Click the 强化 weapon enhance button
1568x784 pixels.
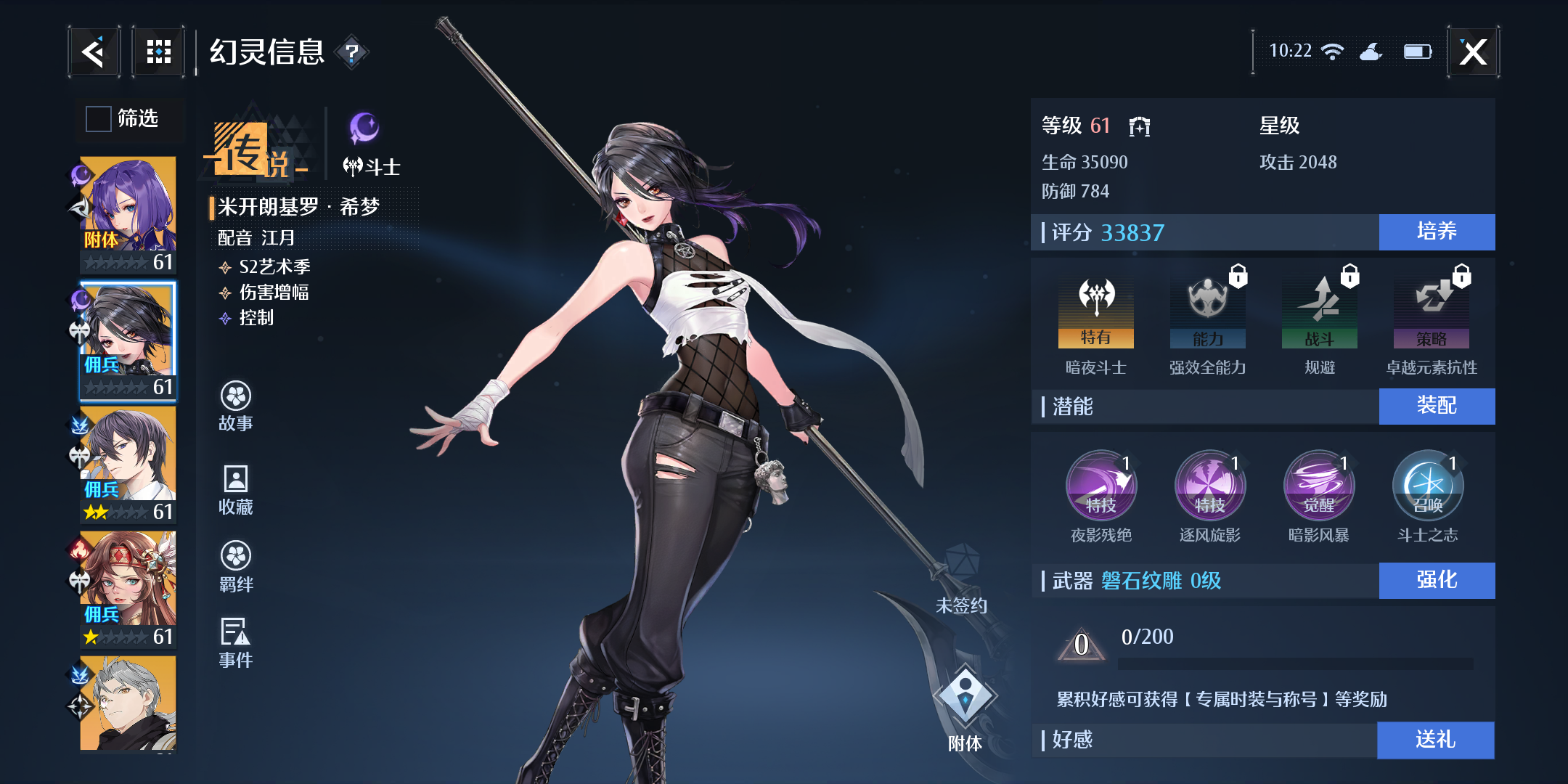(x=1437, y=580)
